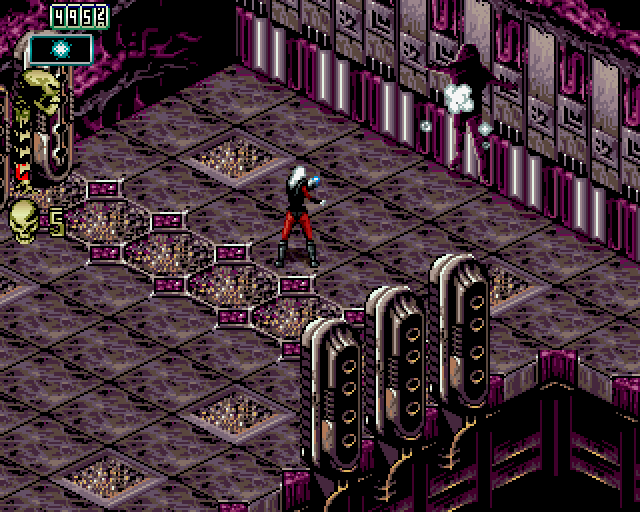The height and width of the screenshot is (512, 640).
Task: Click the skull lives icon
Action: click(23, 218)
